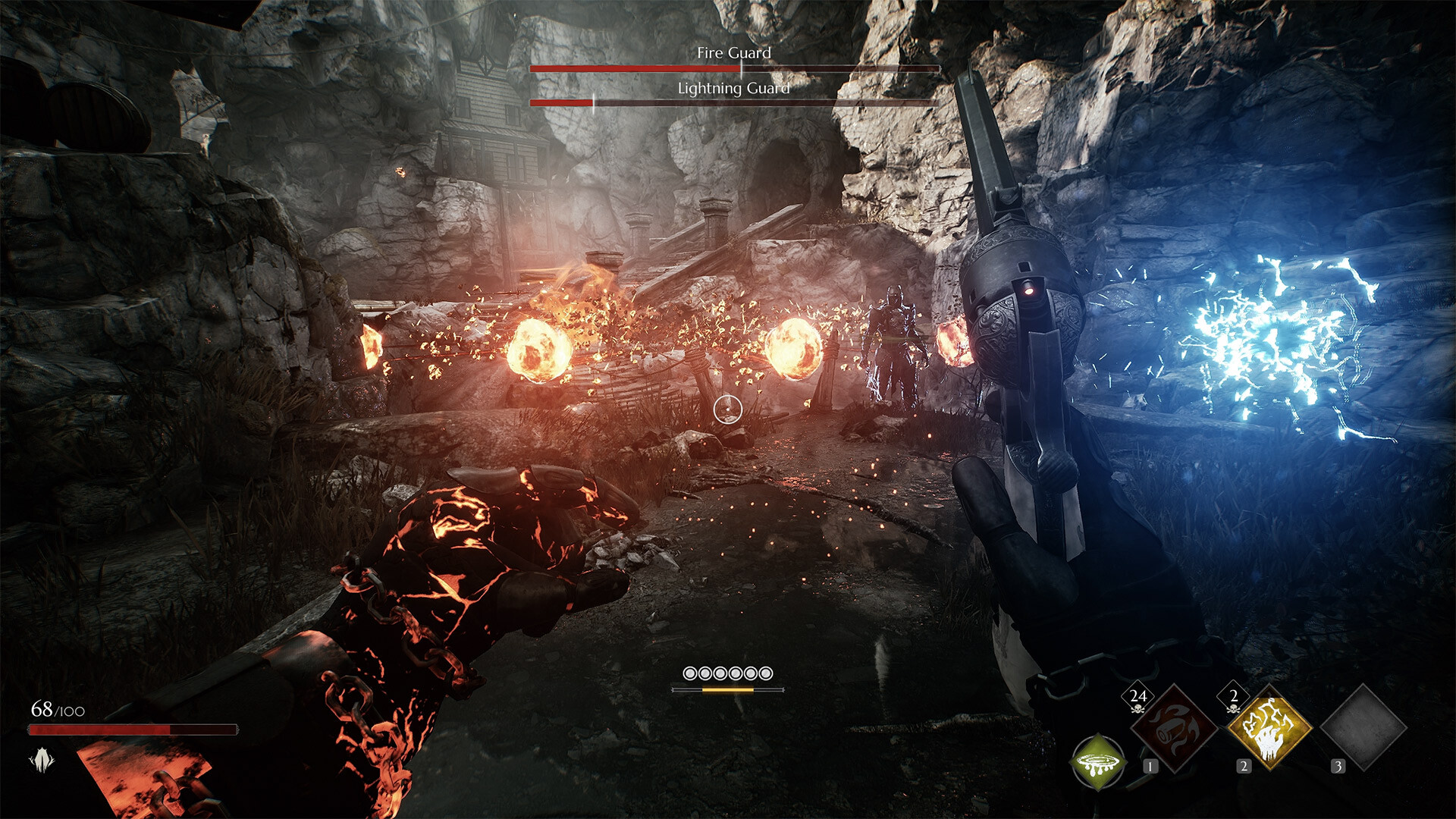This screenshot has height=819, width=1456.
Task: Click the skull counter showing 2 charges
Action: pos(1232,695)
